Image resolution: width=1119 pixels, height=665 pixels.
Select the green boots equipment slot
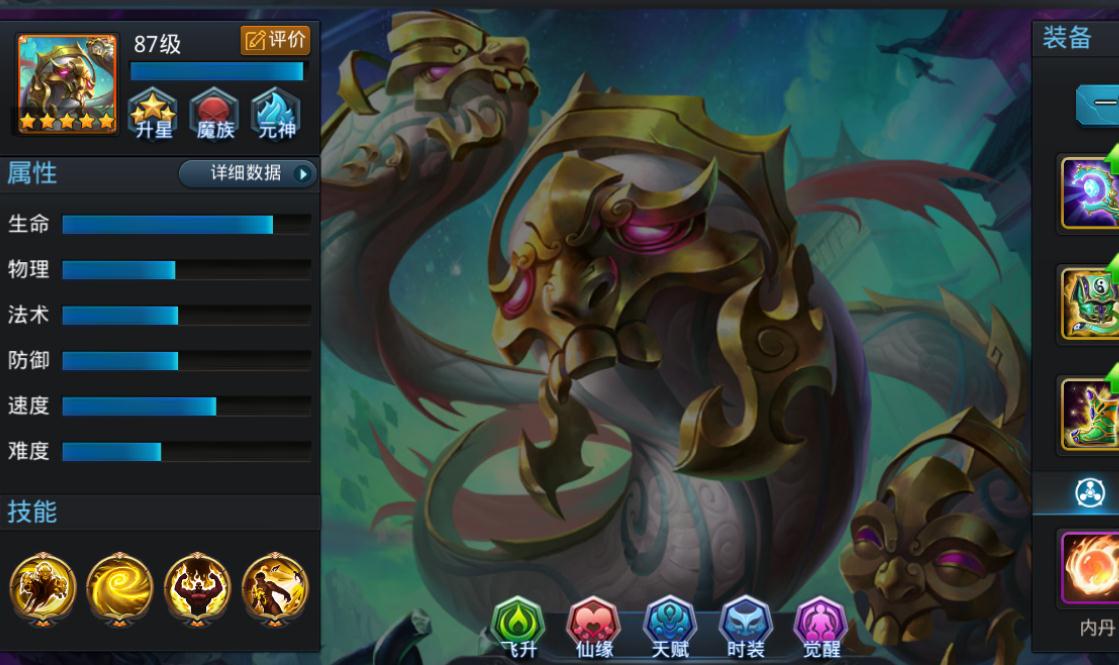pyautogui.click(x=1089, y=414)
